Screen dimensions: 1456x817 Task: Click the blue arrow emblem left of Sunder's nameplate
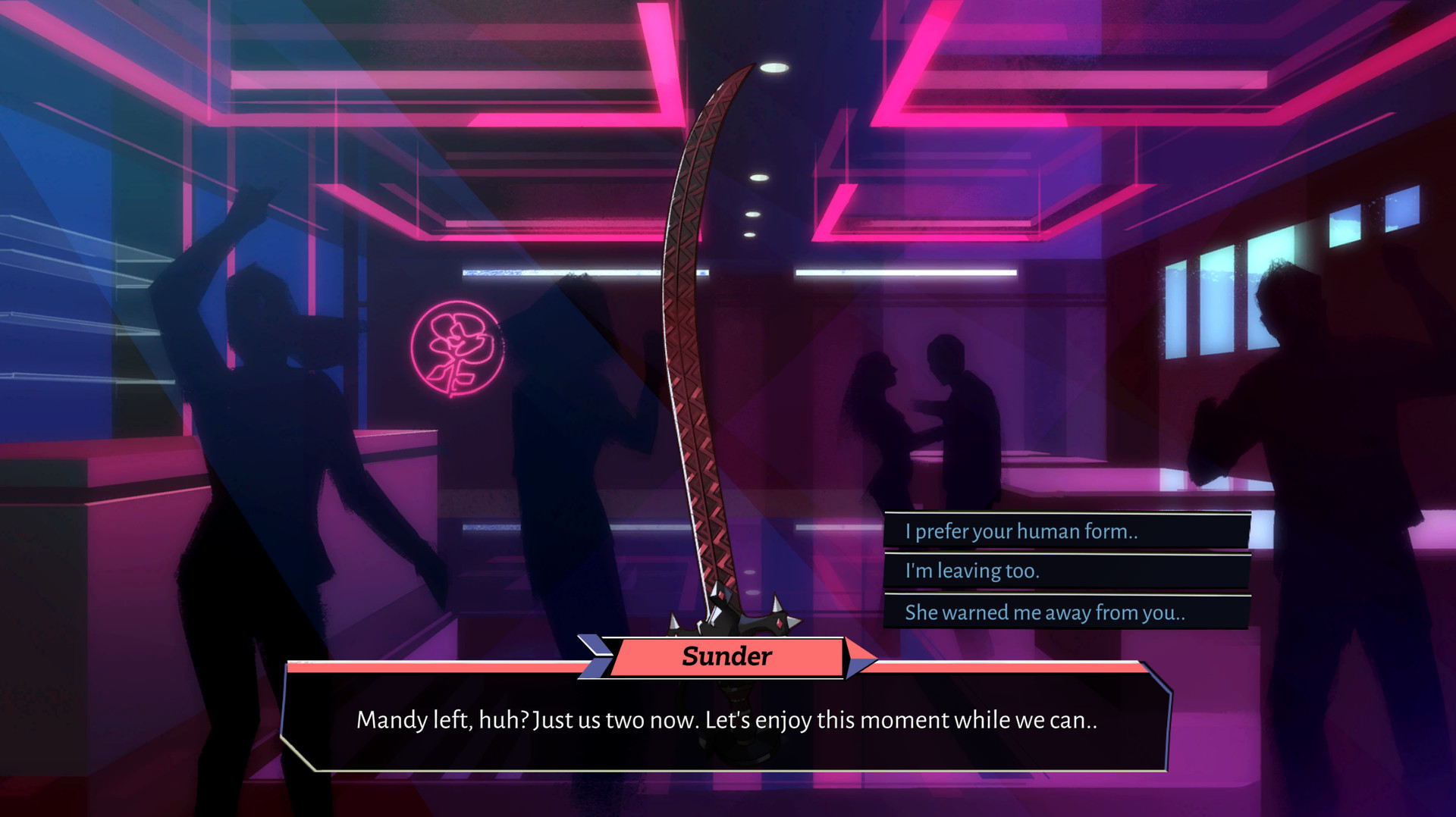coord(595,656)
